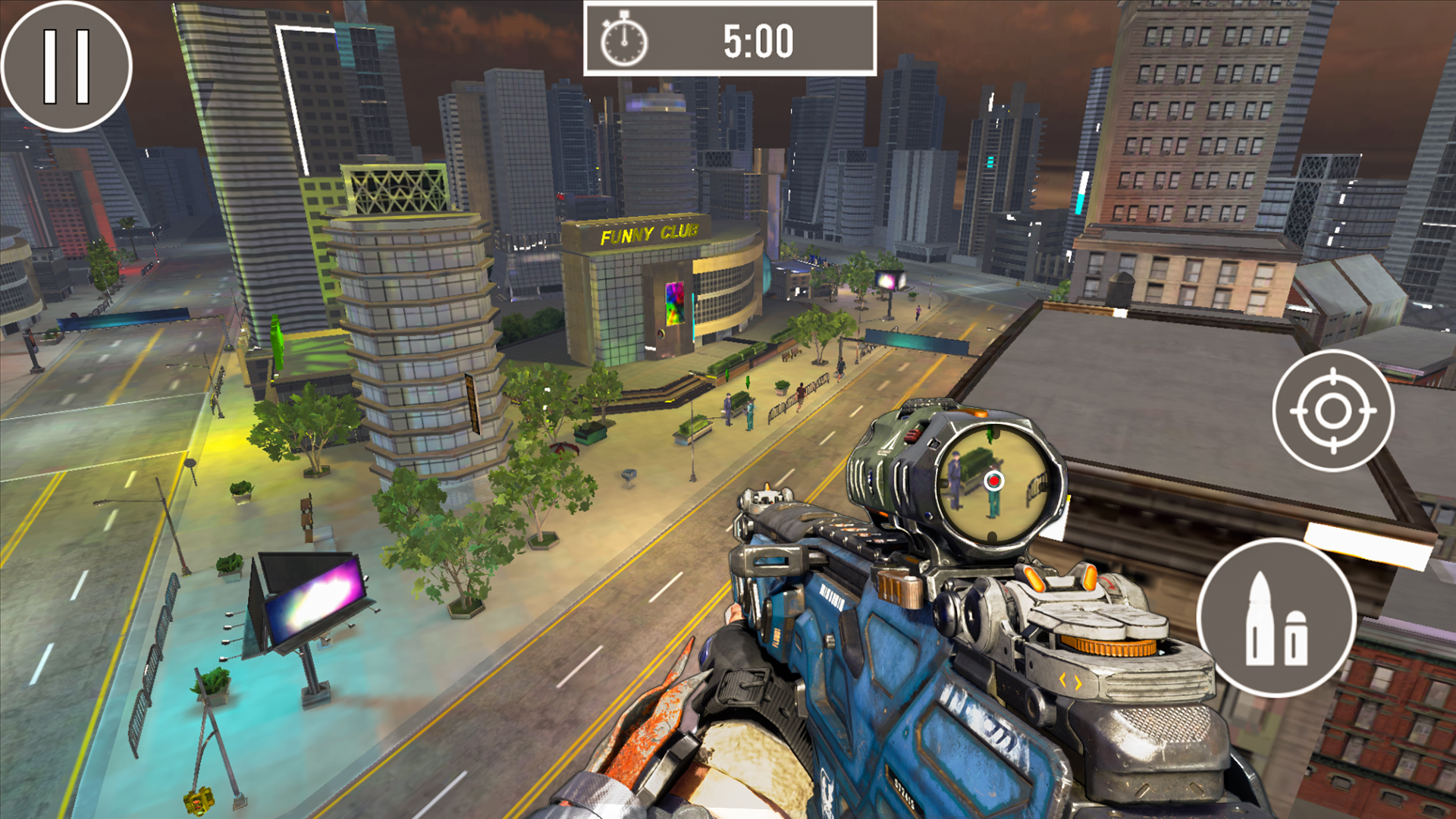
Task: Toggle aiming mode with the target icon
Action: click(1332, 412)
